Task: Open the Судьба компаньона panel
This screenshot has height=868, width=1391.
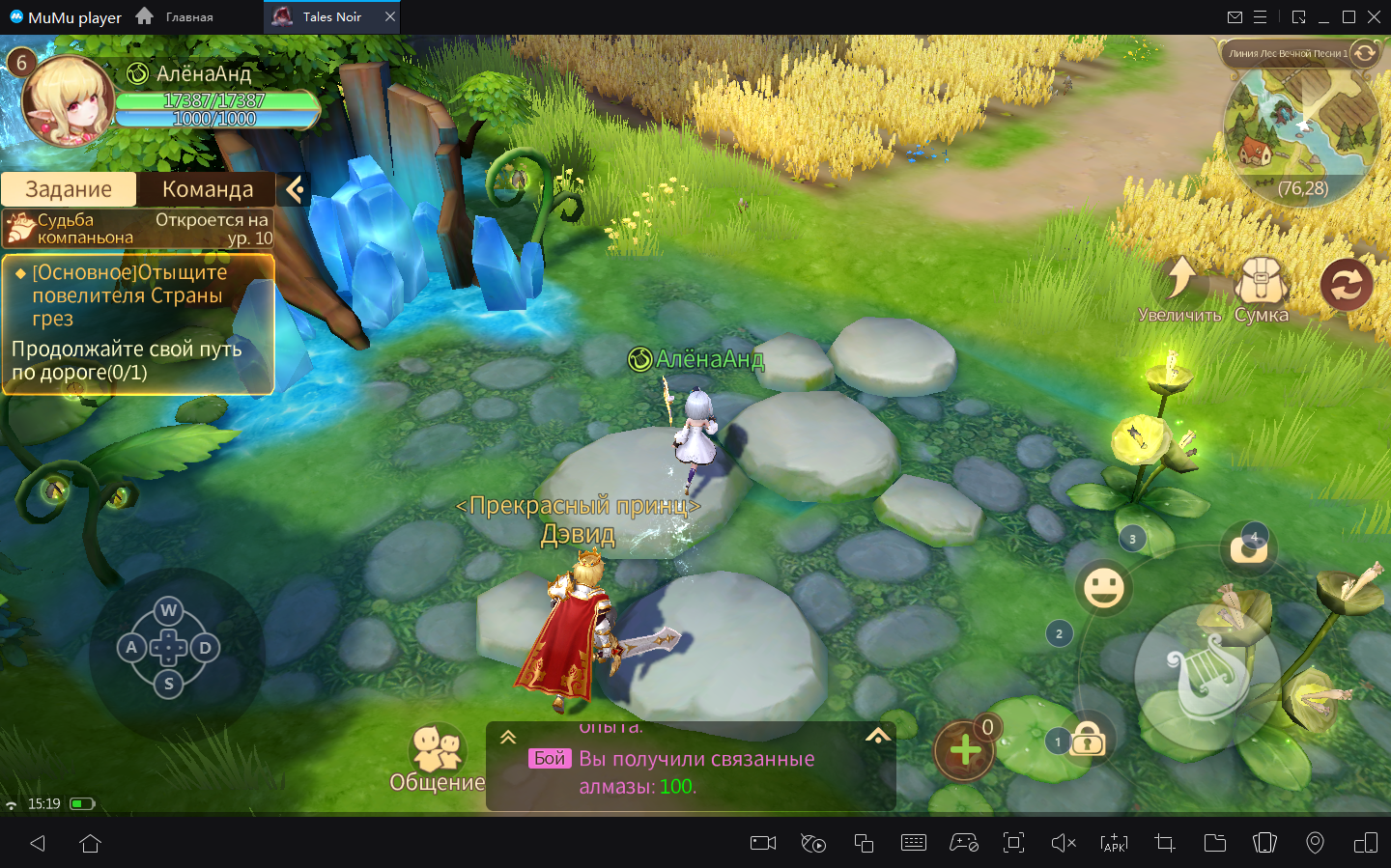Action: (137, 229)
